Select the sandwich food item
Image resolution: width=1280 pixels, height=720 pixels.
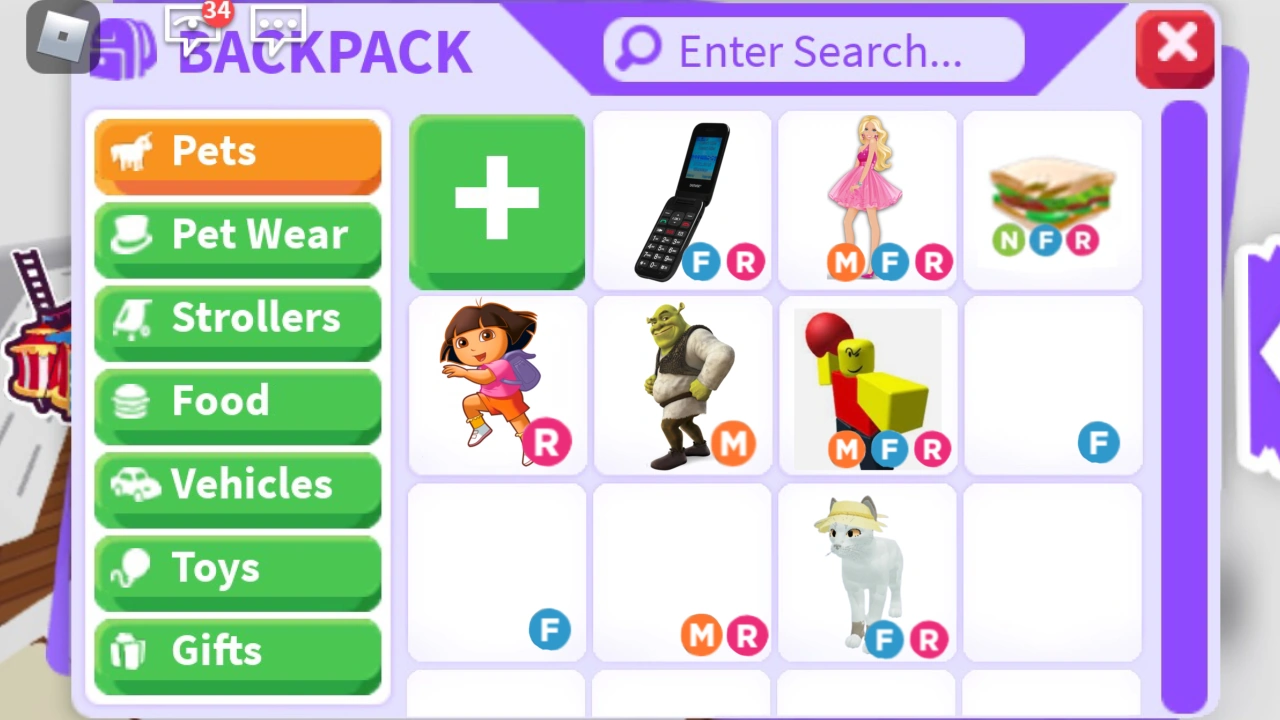pyautogui.click(x=1051, y=200)
